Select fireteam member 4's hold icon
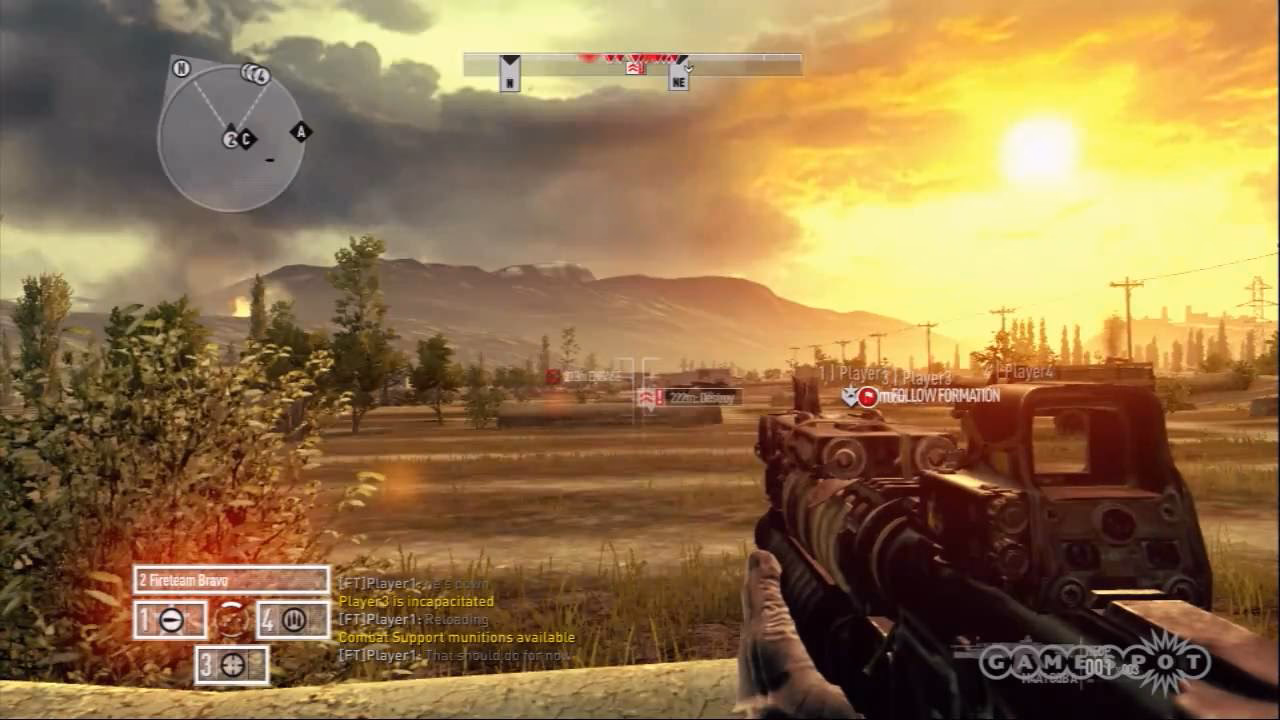 point(294,620)
